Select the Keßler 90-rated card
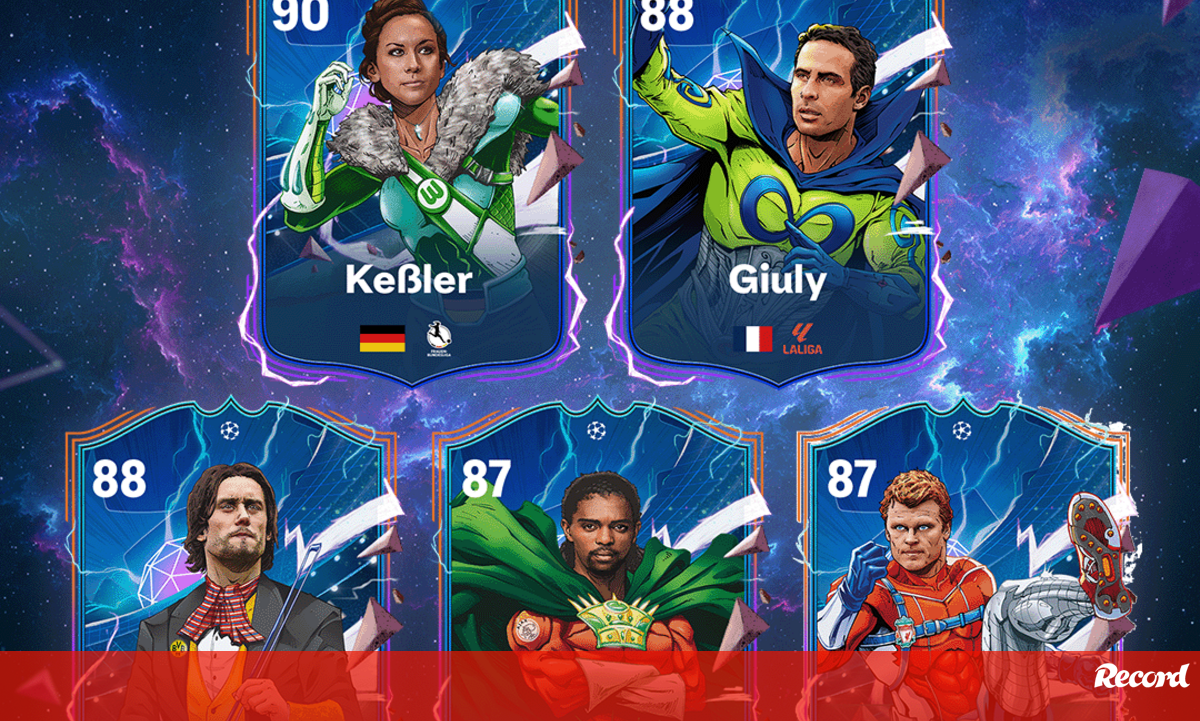 [408, 190]
